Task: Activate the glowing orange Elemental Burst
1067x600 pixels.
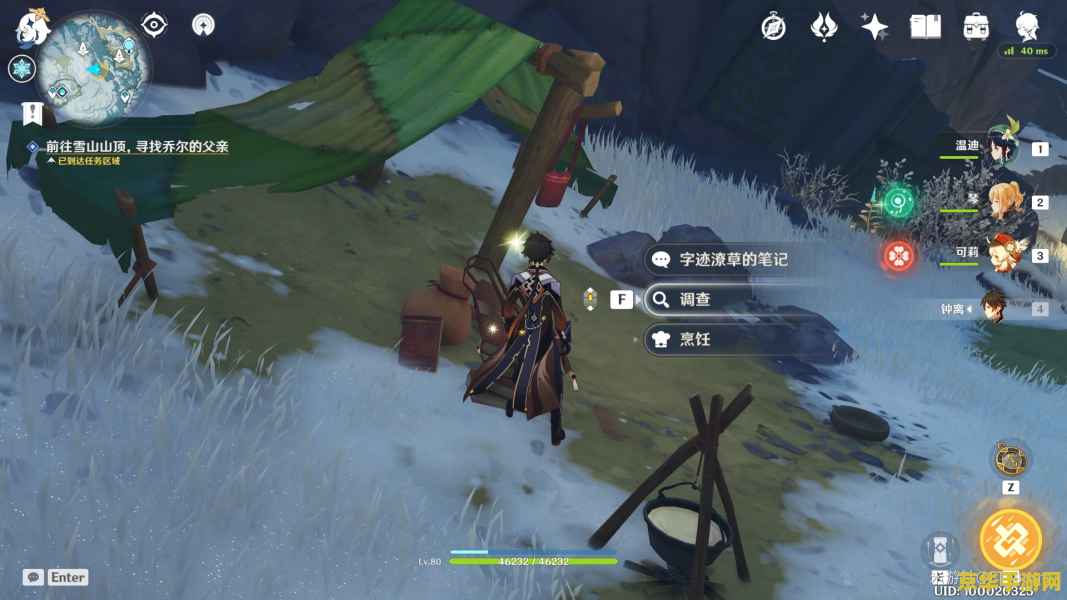Action: (x=1010, y=540)
